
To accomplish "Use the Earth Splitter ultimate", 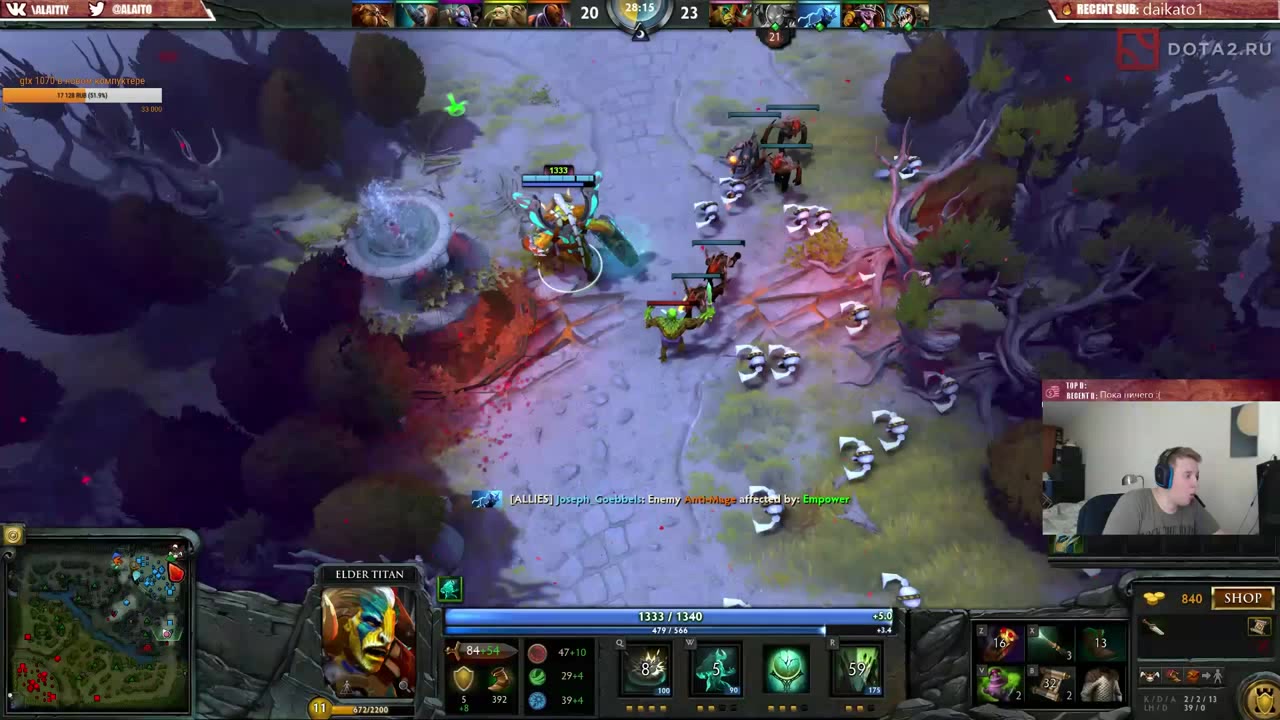I will [x=857, y=669].
